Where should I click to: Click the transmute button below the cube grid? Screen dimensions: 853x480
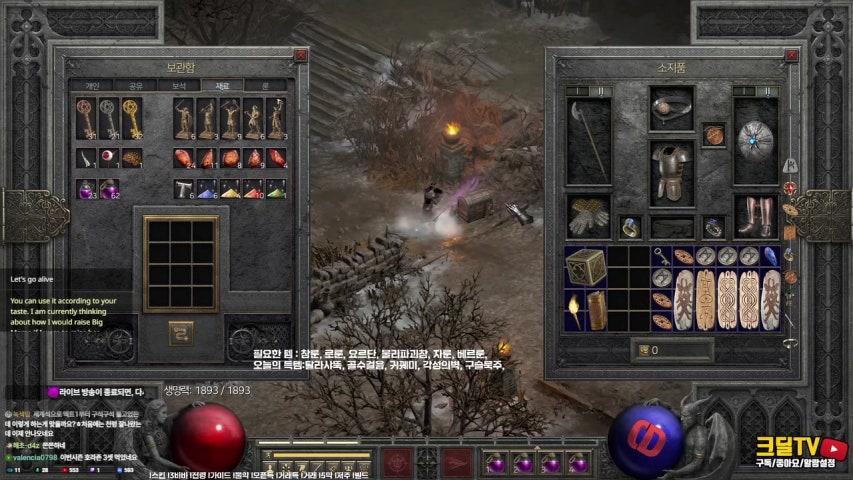click(x=181, y=329)
